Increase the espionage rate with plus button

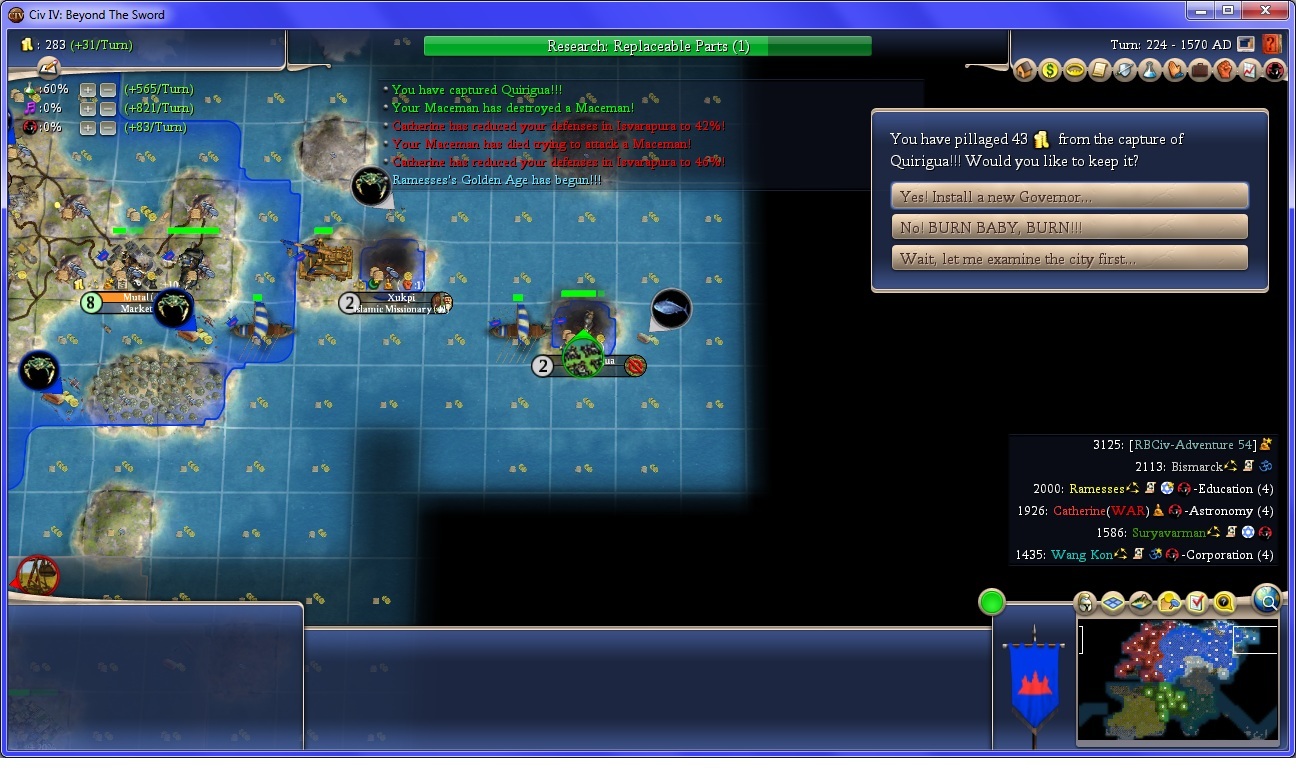88,127
